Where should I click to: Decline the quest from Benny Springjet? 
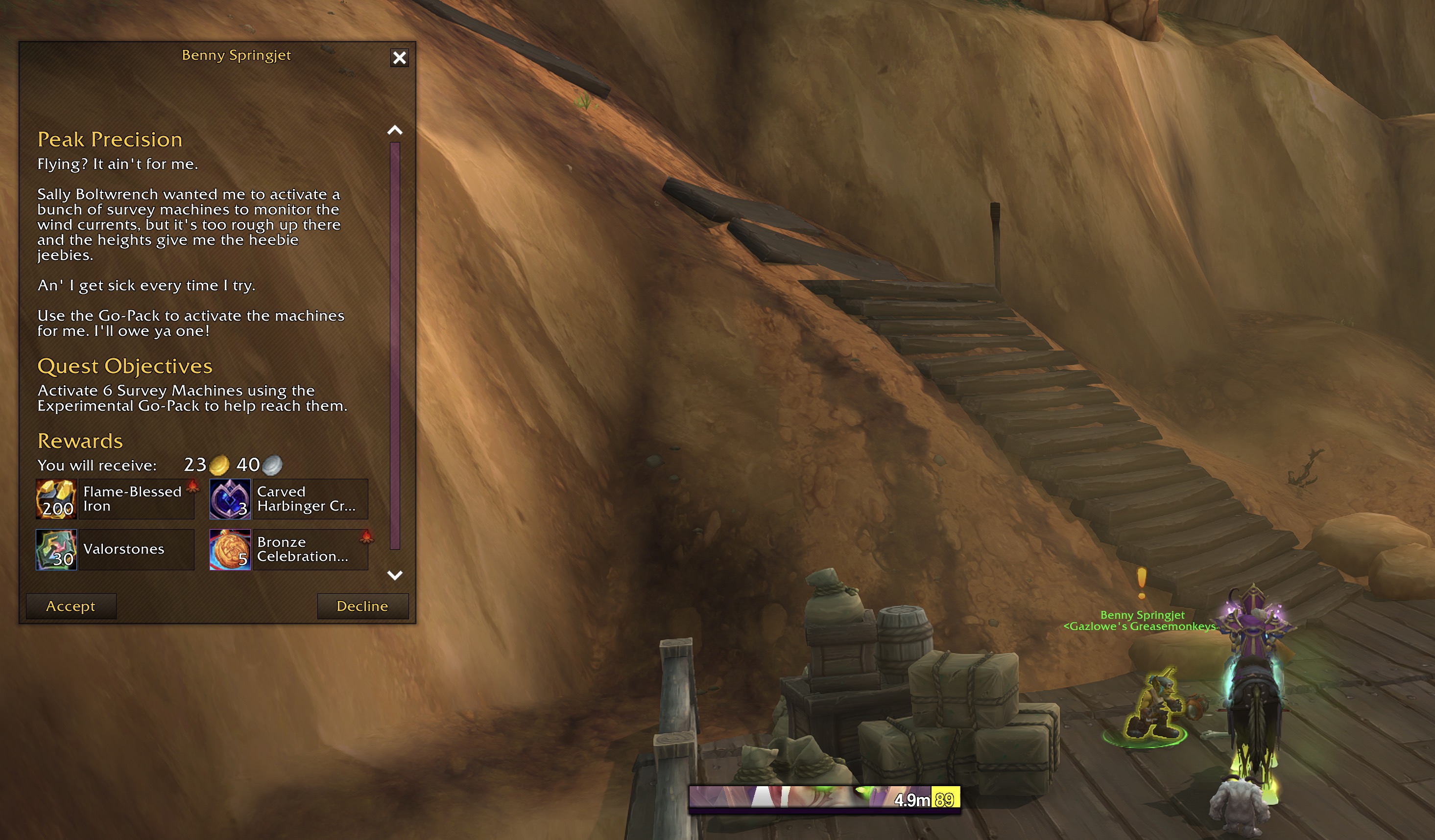362,606
